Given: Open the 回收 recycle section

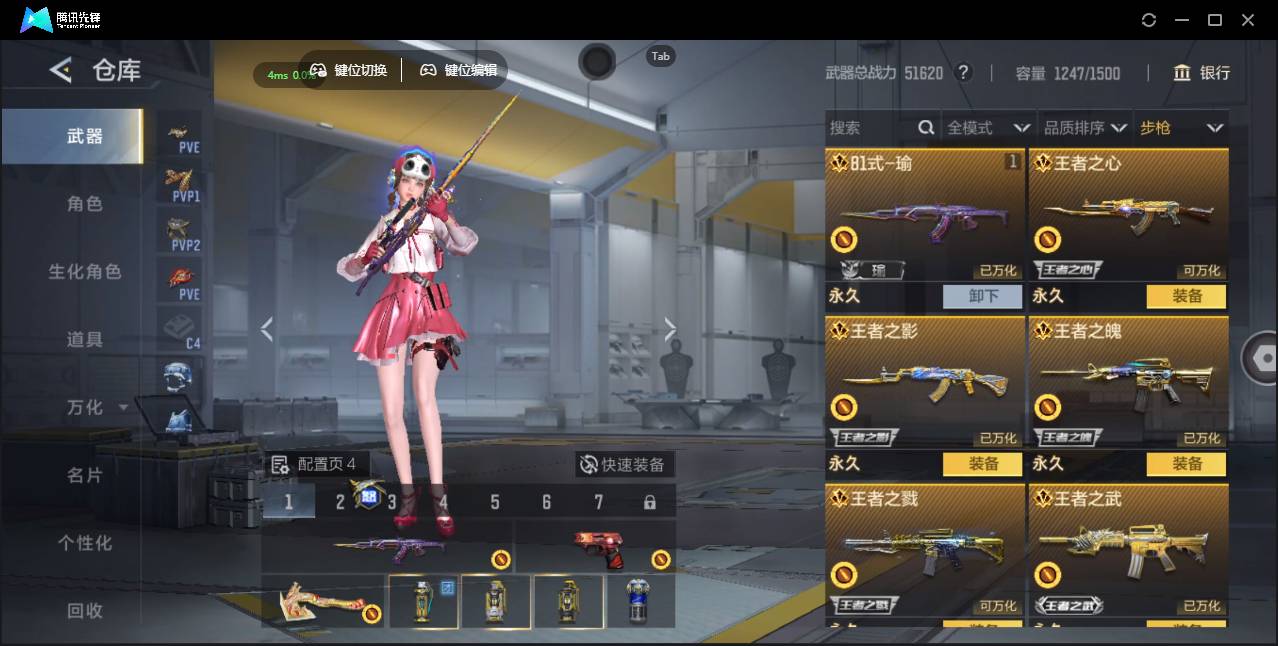Looking at the screenshot, I should point(85,610).
